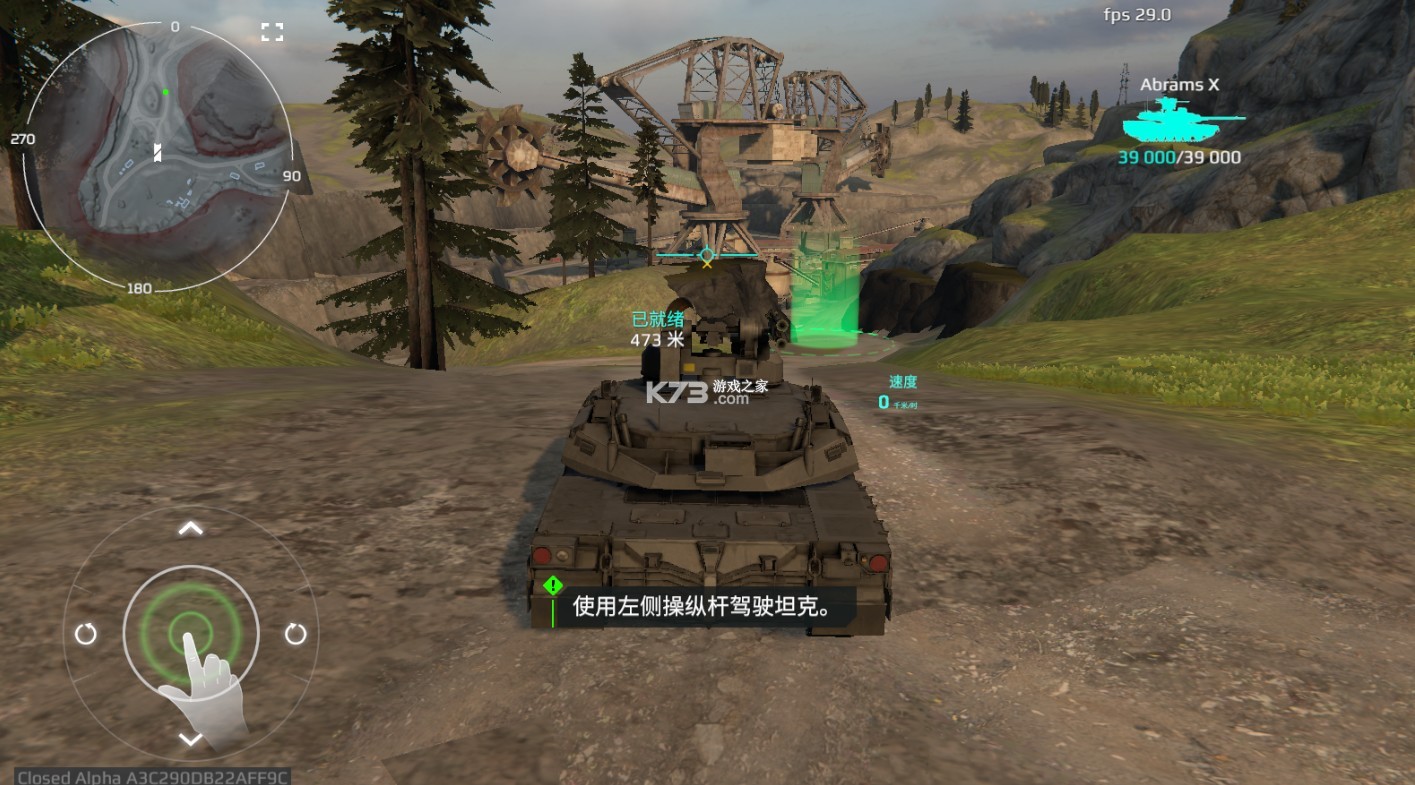The width and height of the screenshot is (1415, 785).
Task: Click the green objective dot on the minimap
Action: pyautogui.click(x=165, y=91)
